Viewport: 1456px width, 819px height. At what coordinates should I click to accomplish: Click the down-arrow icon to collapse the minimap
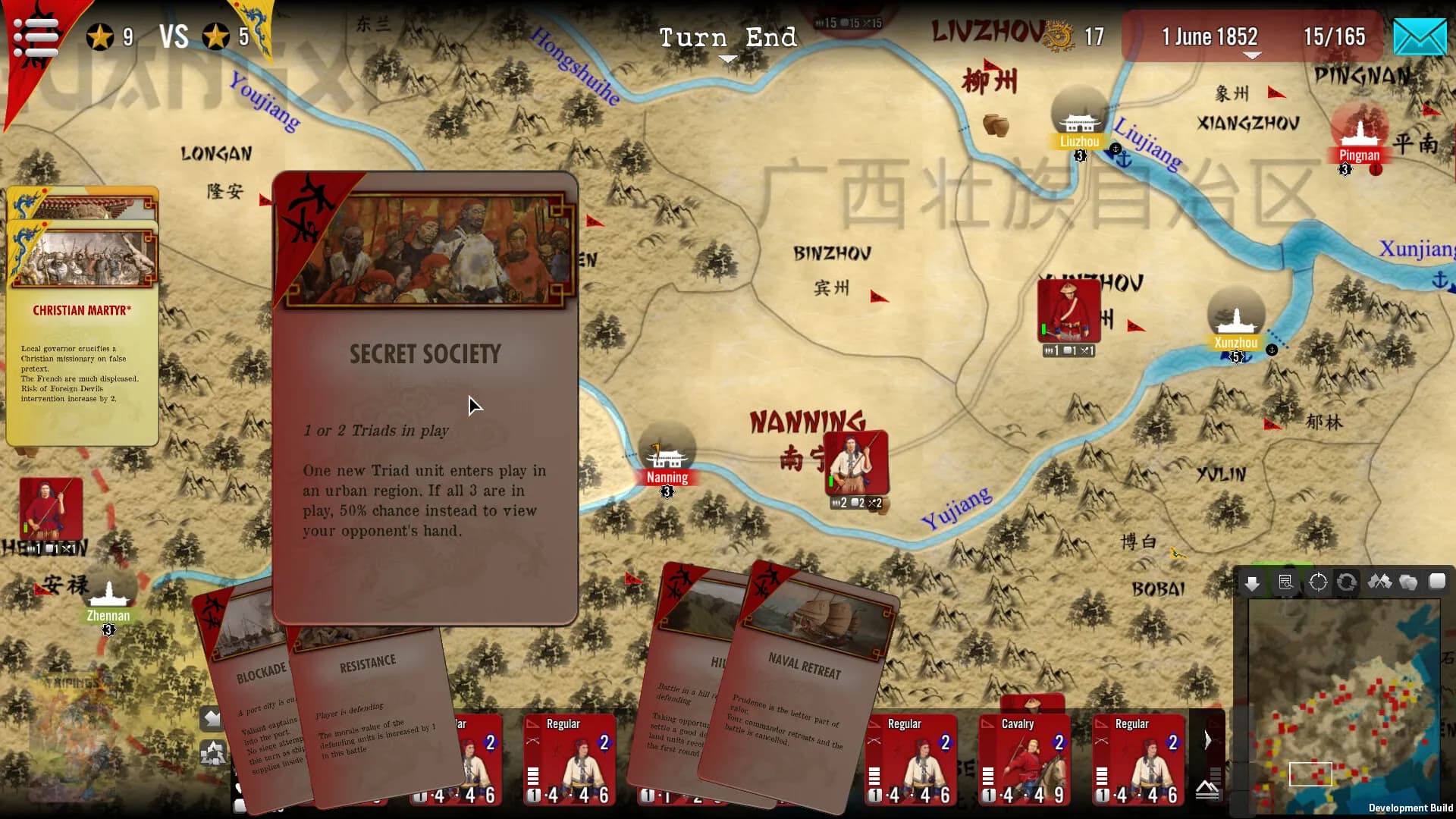(x=1252, y=582)
